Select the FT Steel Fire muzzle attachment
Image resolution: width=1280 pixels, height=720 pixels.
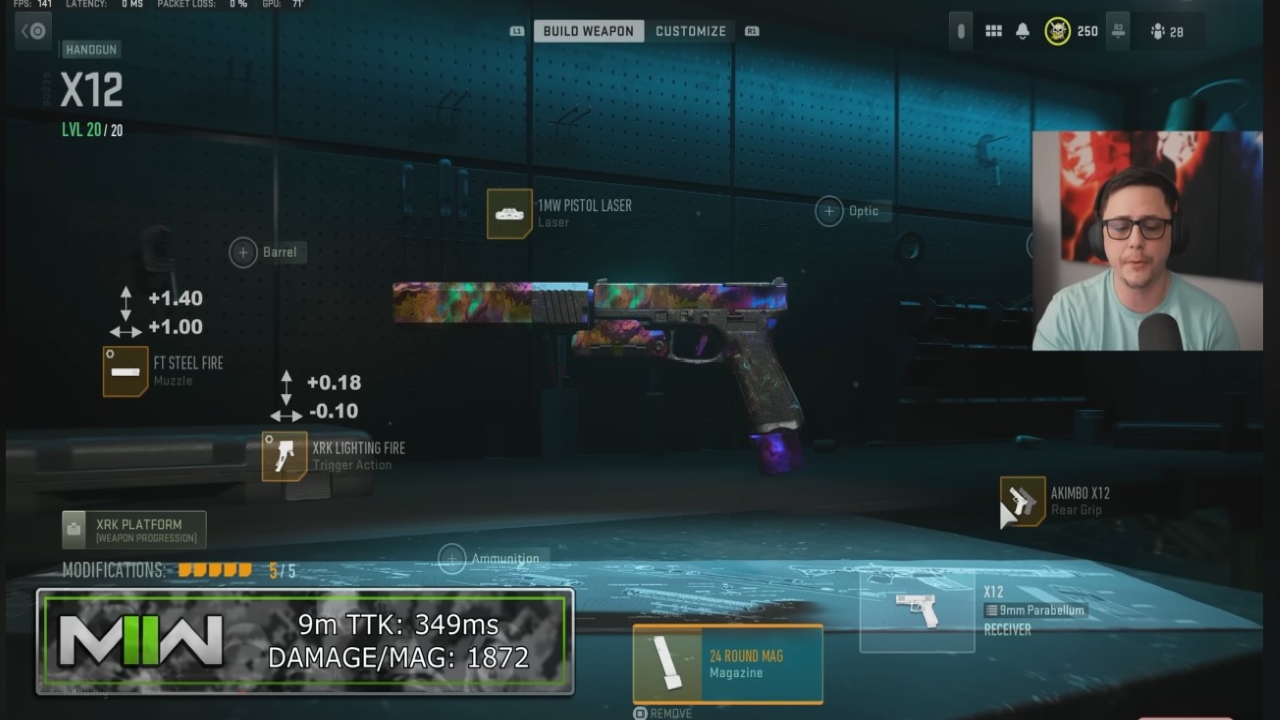[x=124, y=372]
